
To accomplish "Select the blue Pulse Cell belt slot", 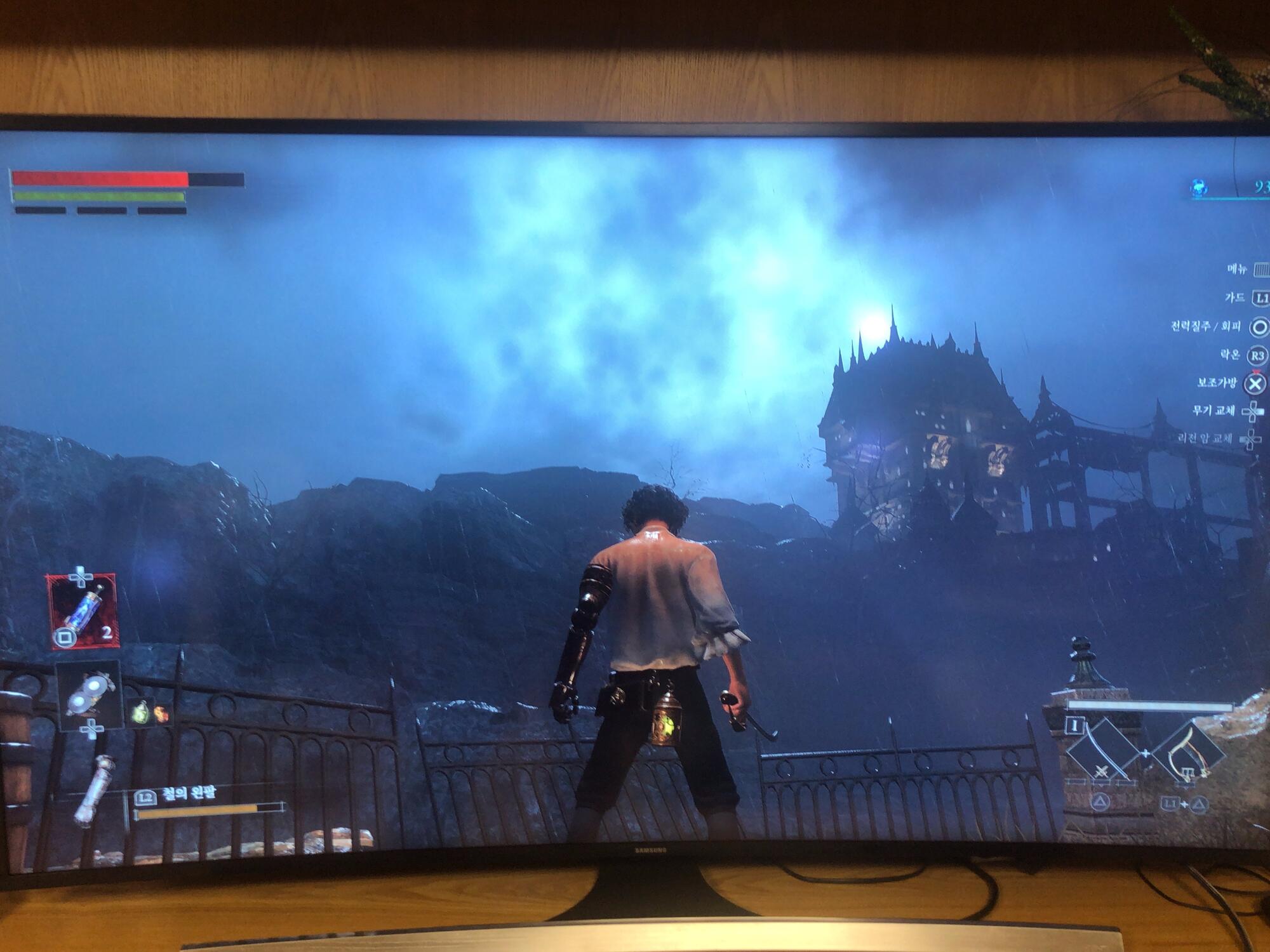I will tap(83, 611).
